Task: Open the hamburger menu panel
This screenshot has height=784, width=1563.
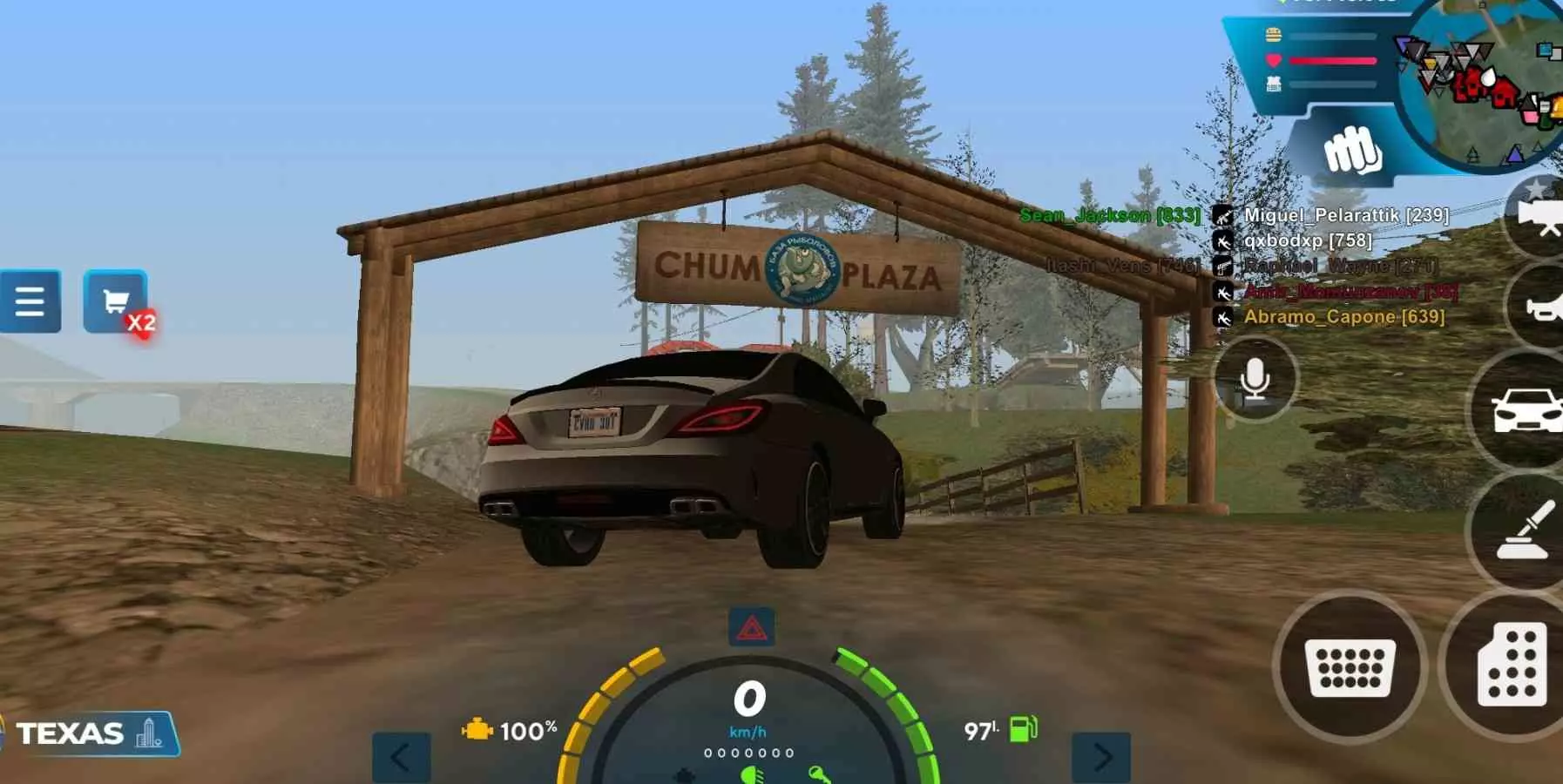Action: click(x=31, y=301)
